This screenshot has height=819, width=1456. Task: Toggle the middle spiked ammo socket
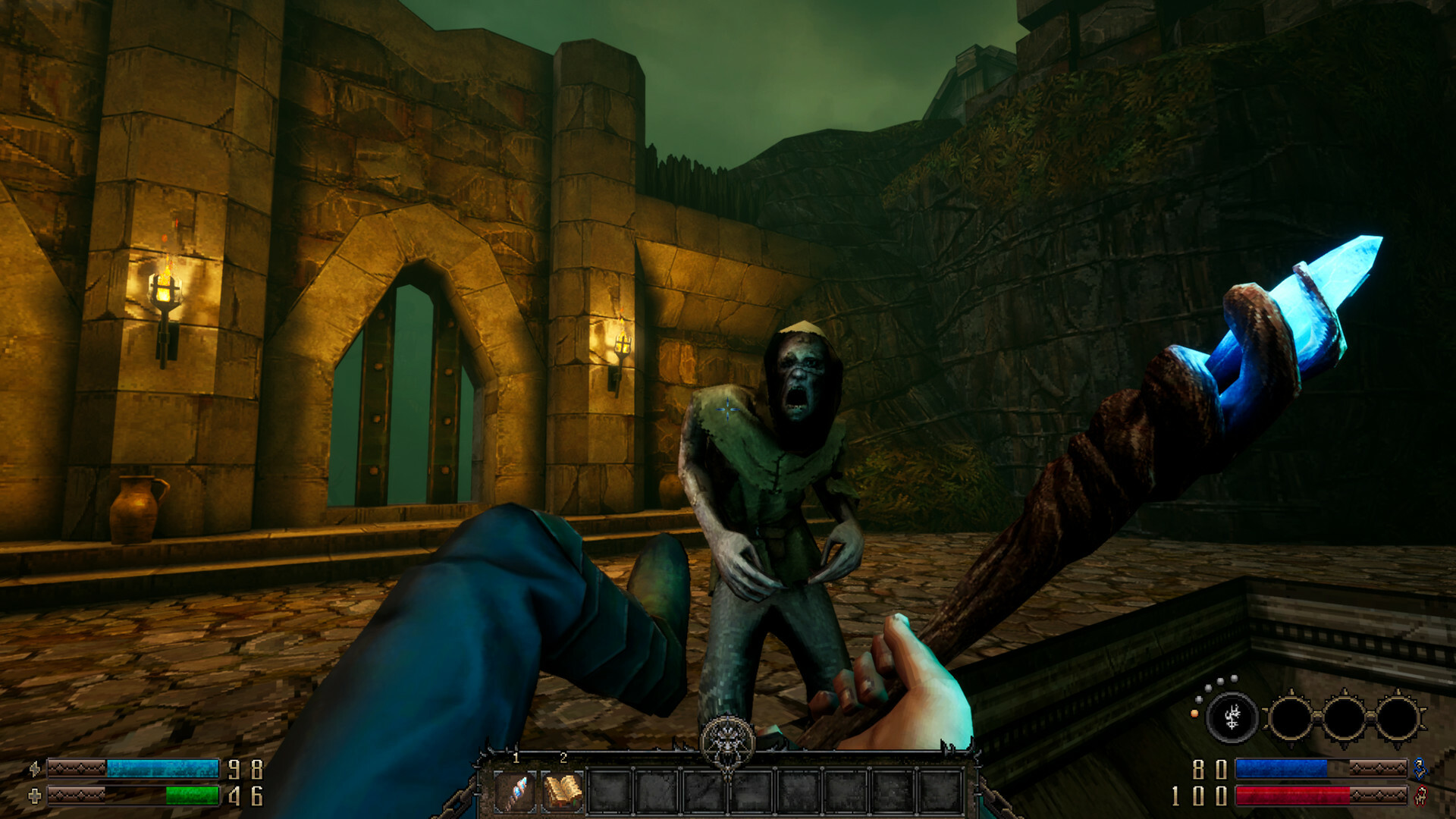tap(1344, 717)
